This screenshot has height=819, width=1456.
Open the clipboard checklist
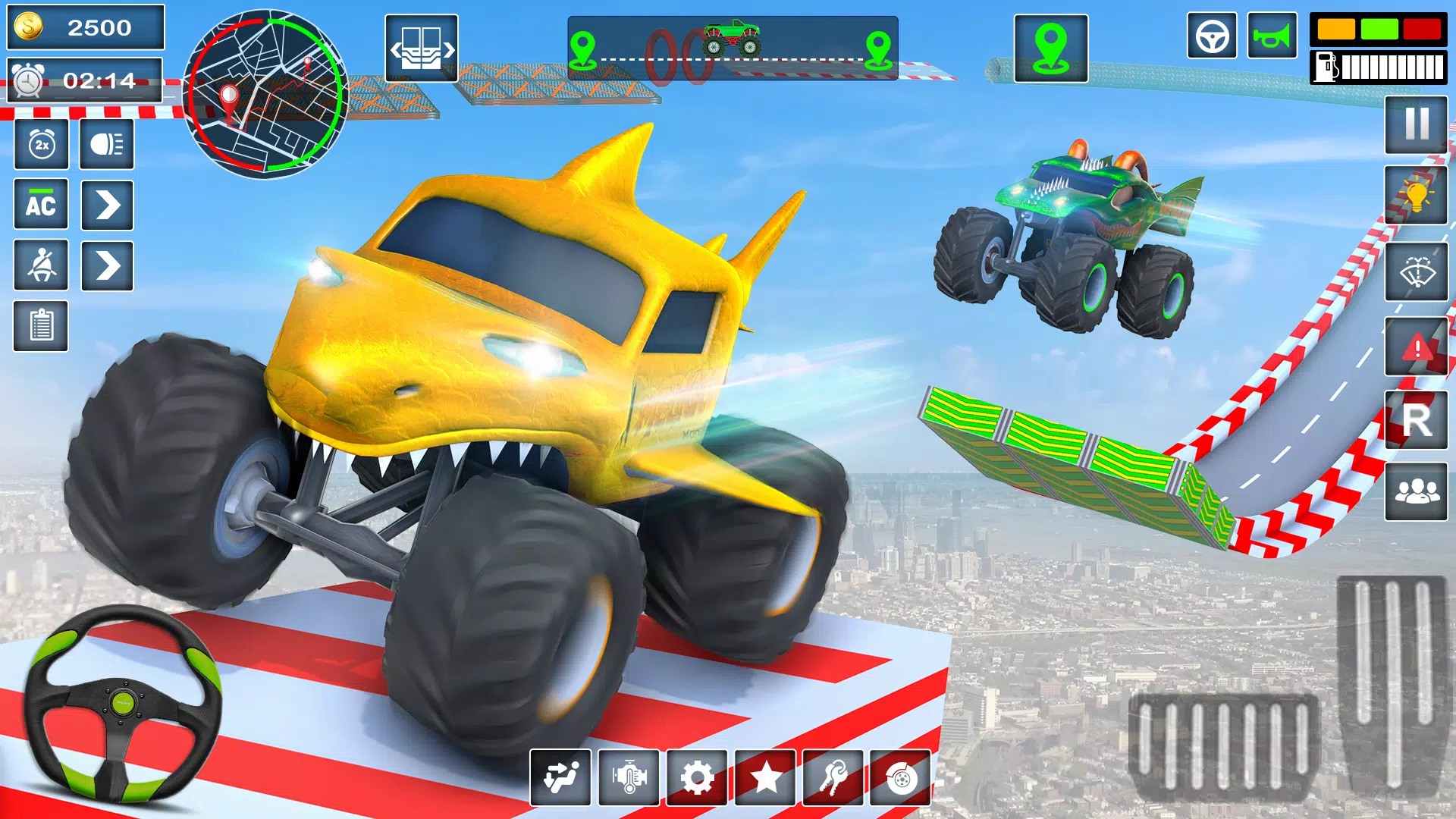click(x=41, y=326)
